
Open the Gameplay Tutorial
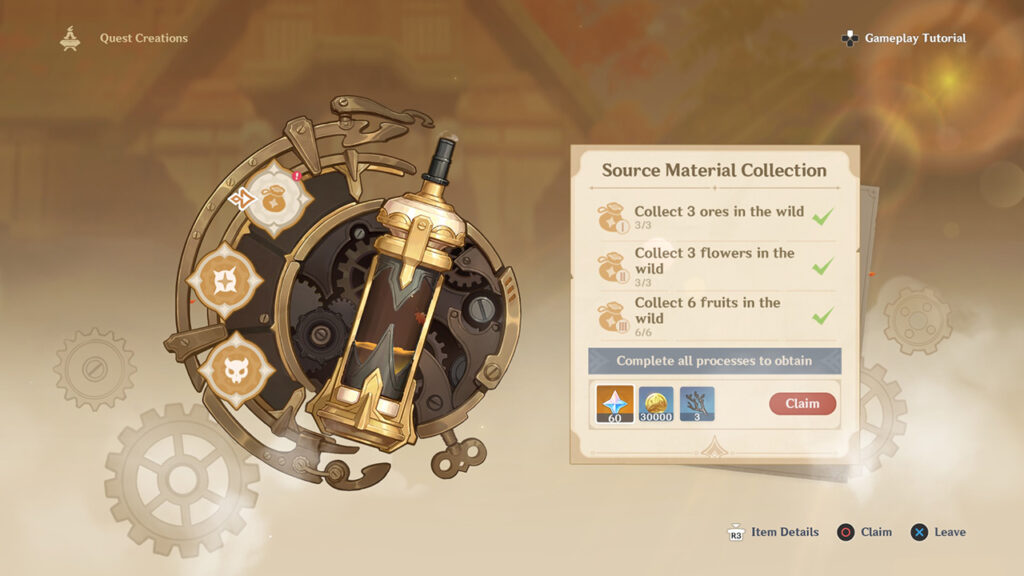pyautogui.click(x=904, y=38)
